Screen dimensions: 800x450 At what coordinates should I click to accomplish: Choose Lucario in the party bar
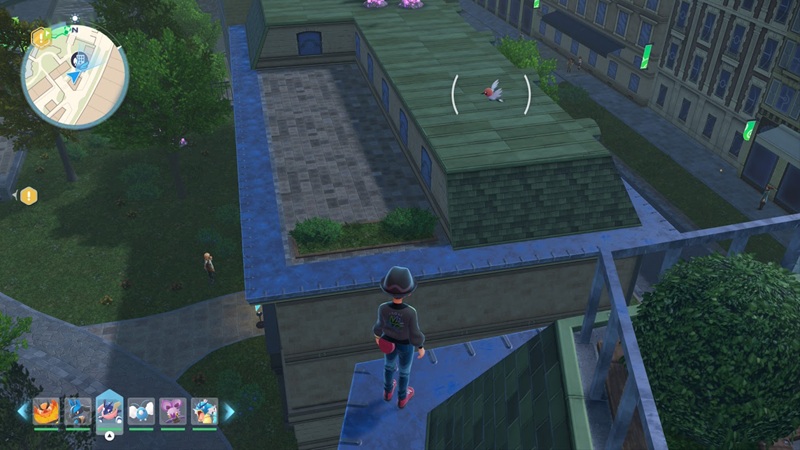pyautogui.click(x=77, y=411)
